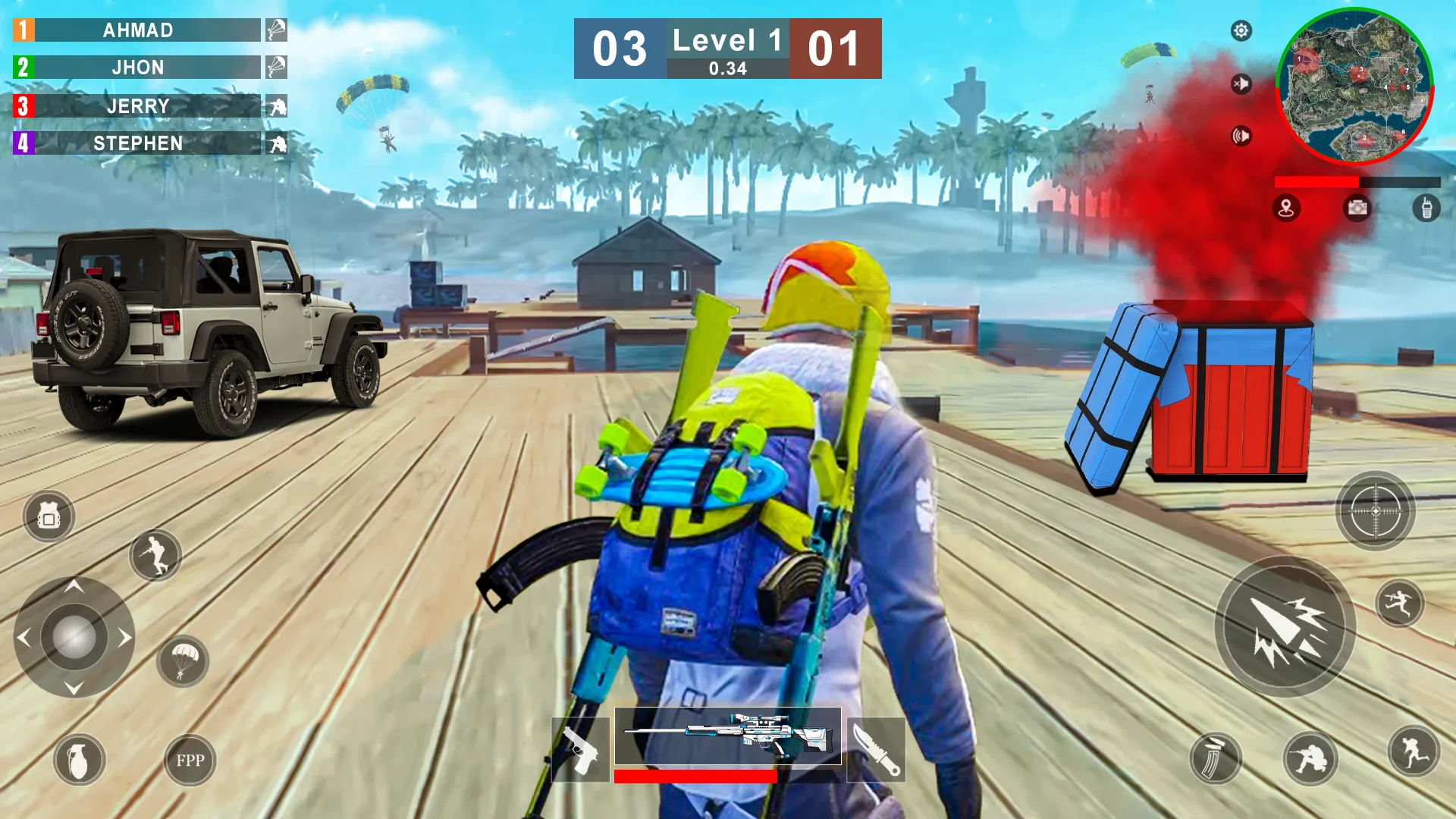Tap the location marker pin icon
The height and width of the screenshot is (819, 1456).
(1286, 208)
